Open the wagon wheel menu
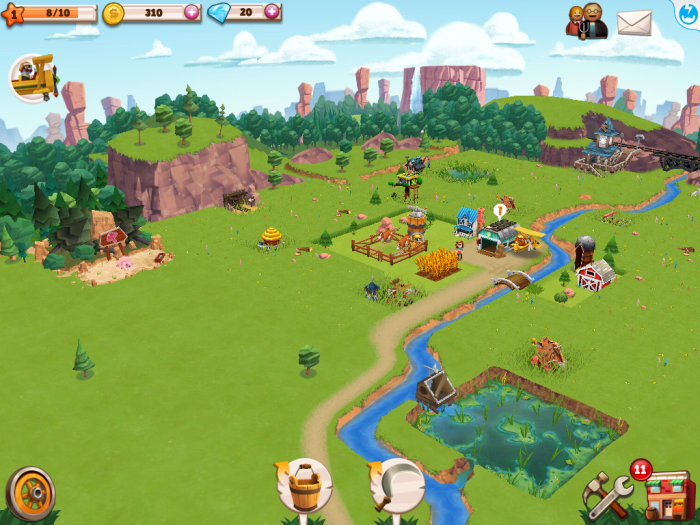Viewport: 700px width, 525px height. [30, 493]
